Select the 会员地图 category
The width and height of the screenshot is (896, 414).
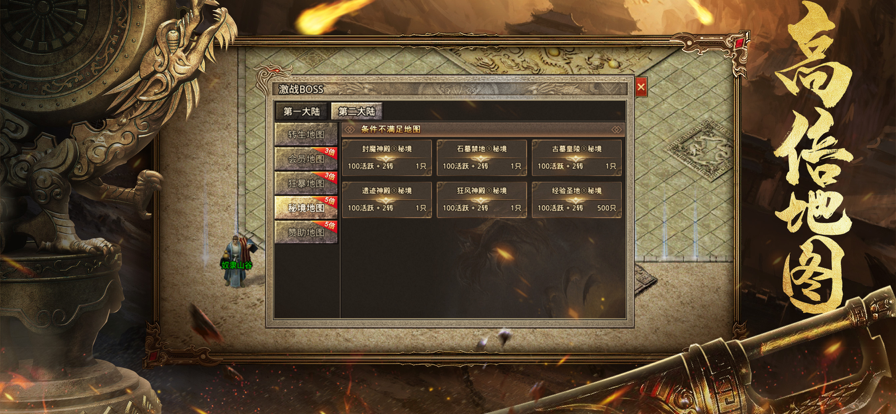pos(305,159)
